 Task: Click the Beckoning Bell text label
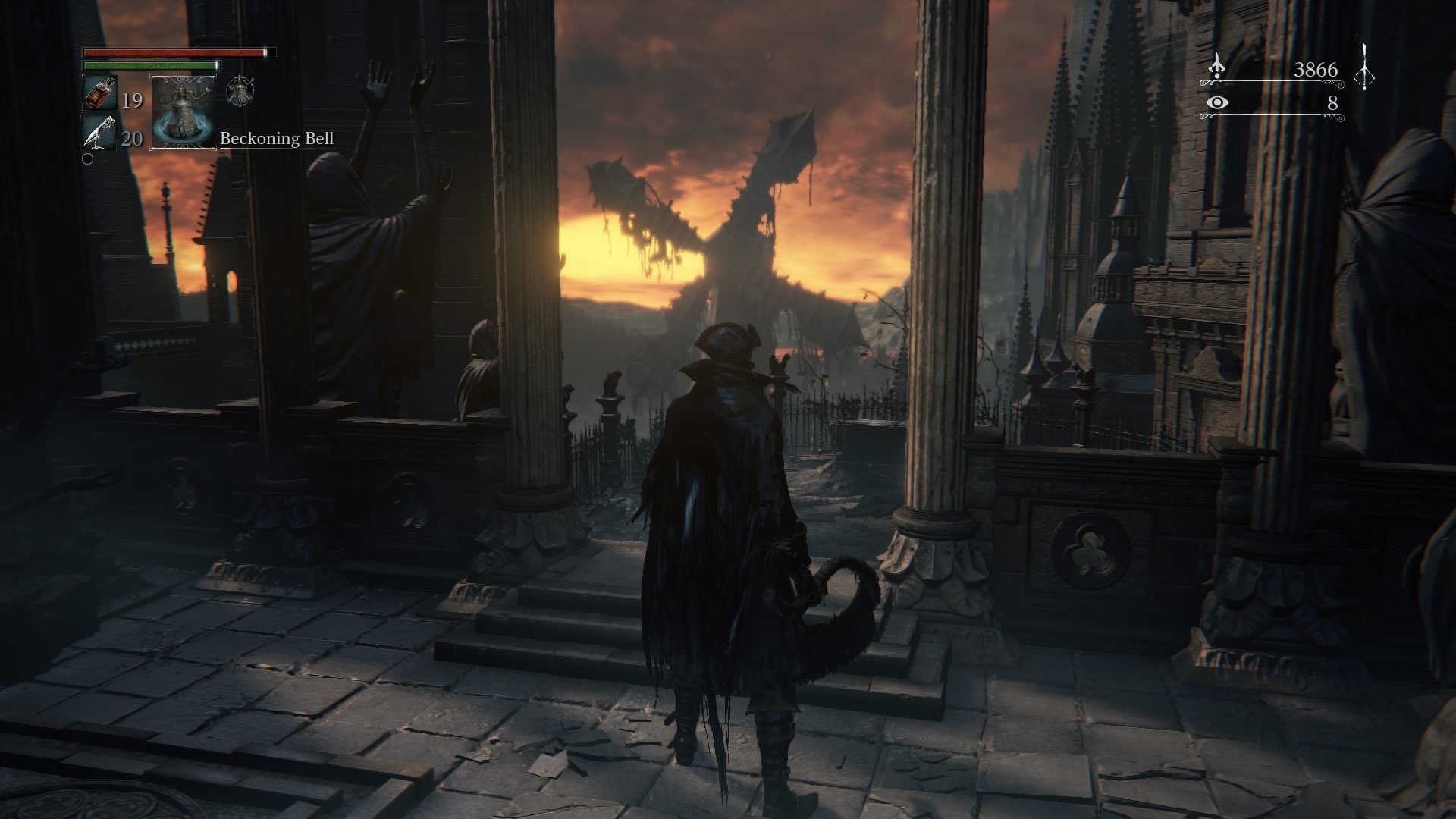(x=277, y=140)
